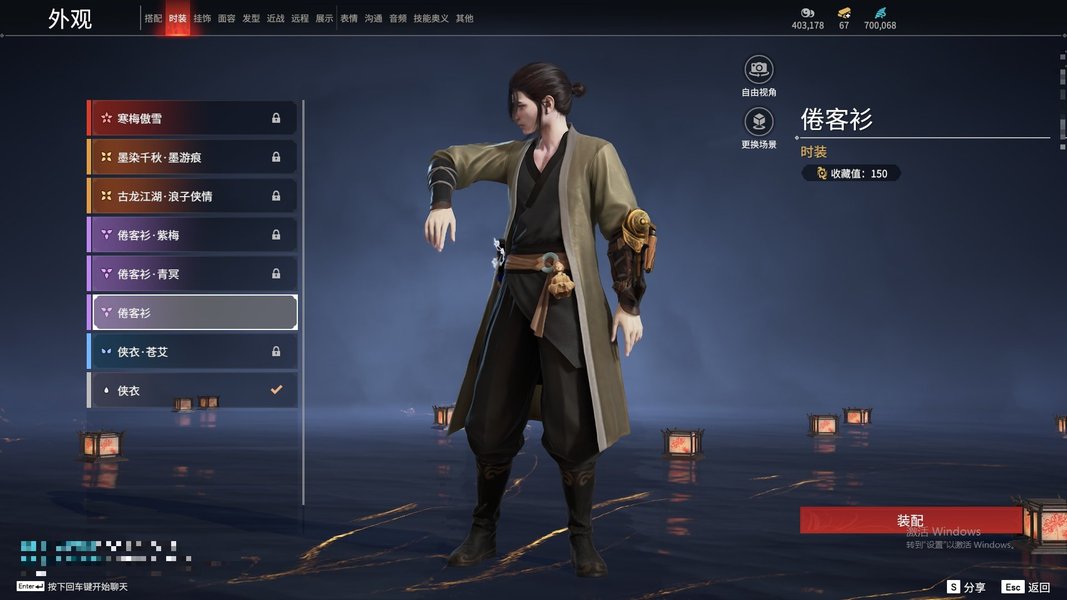The image size is (1067, 600).
Task: Pick the 倦客衫·紫梅 outfit row
Action: click(x=192, y=235)
